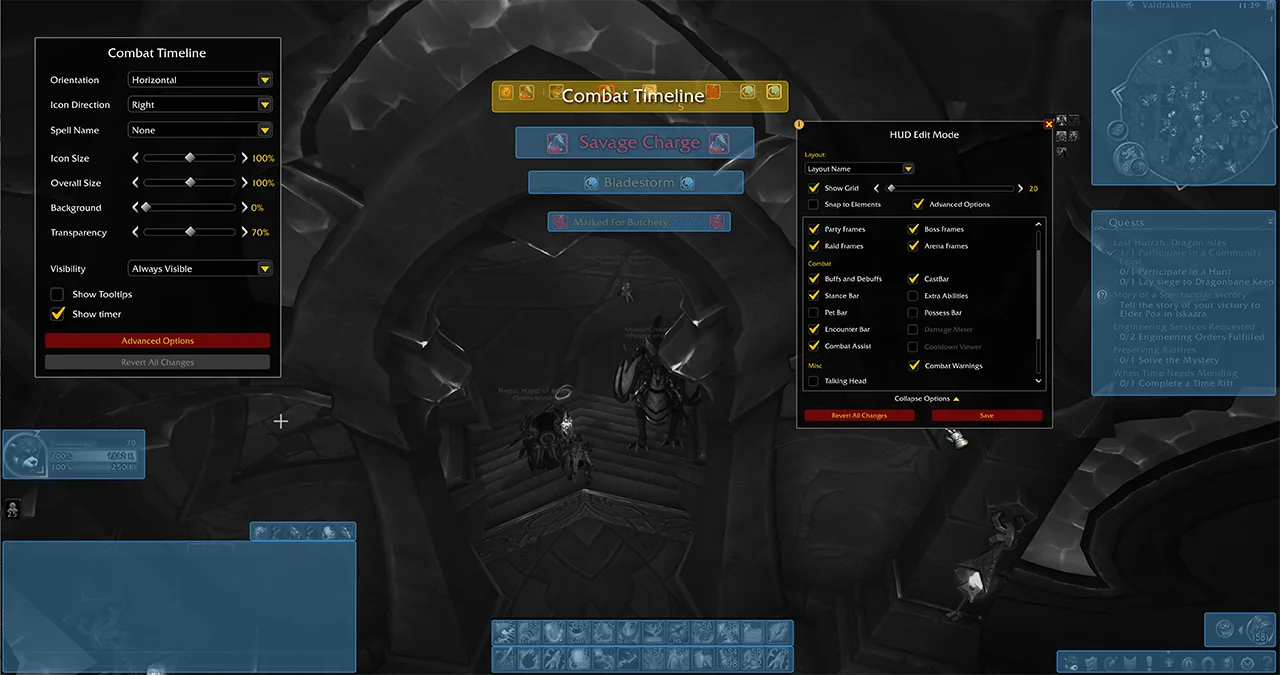Screen dimensions: 1280x675
Task: Save the HUD layout
Action: 987,415
